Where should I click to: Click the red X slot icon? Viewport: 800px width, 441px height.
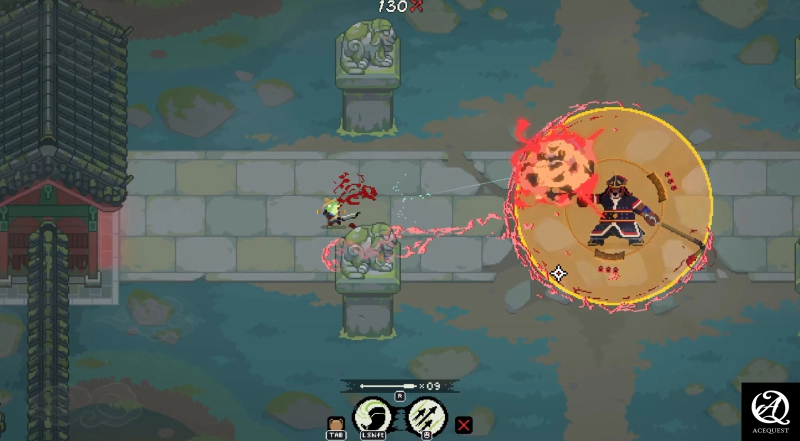coord(464,425)
